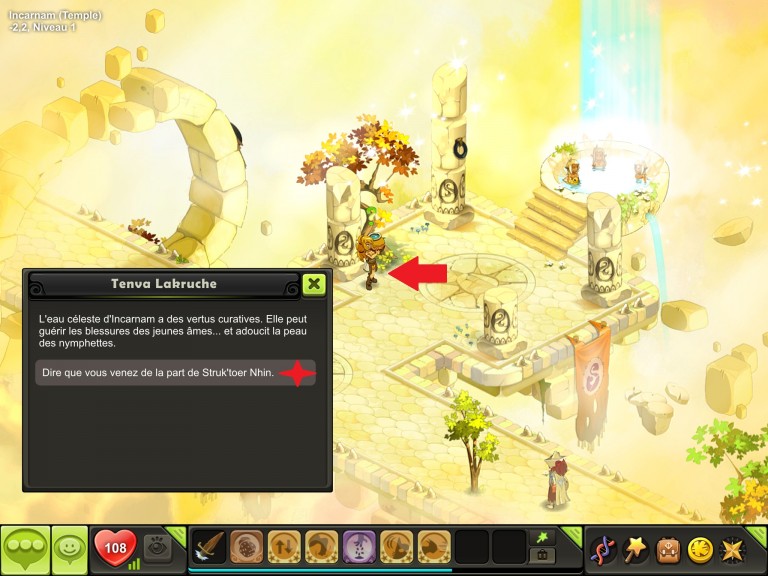Use the up-down arrows spell
Image resolution: width=768 pixels, height=576 pixels.
[284, 548]
